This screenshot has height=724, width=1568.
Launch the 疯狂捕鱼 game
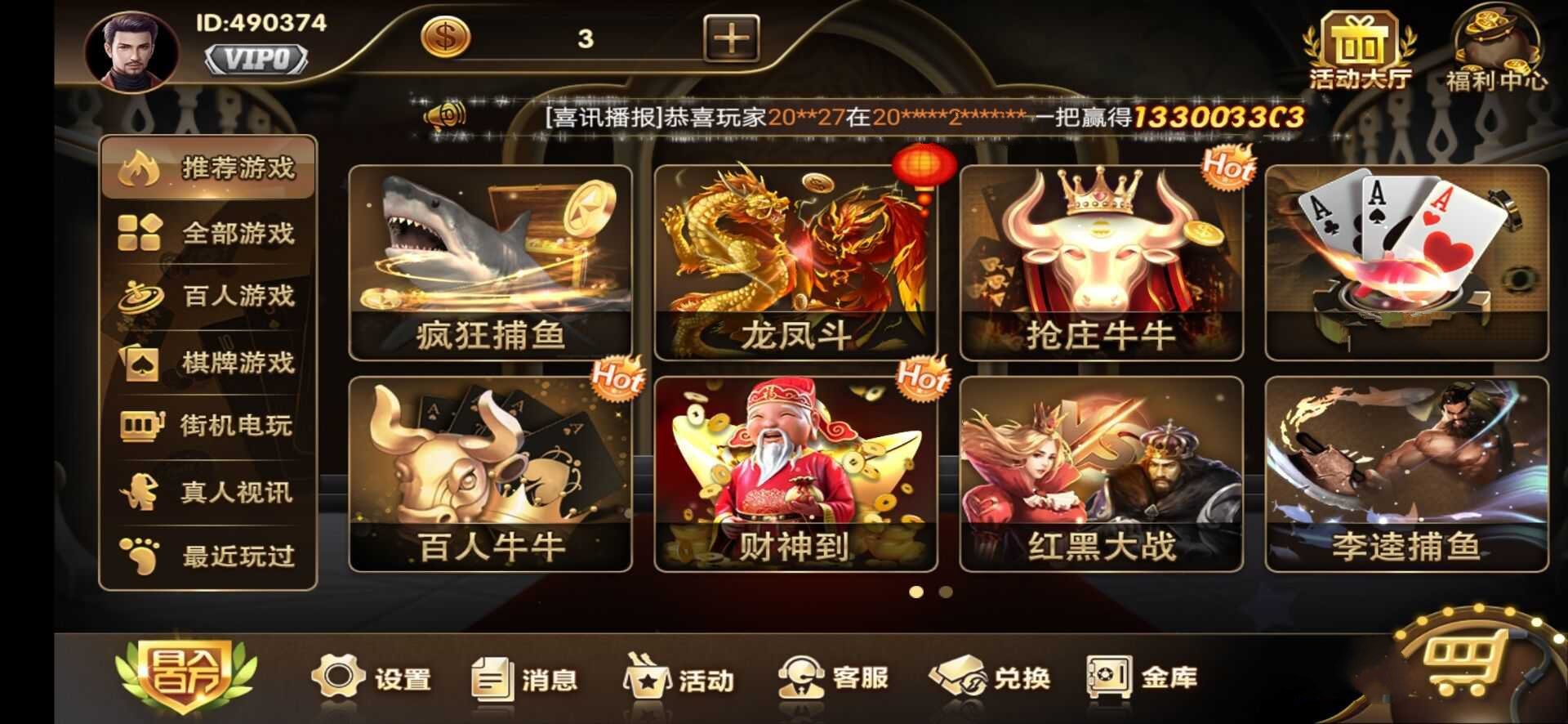point(490,261)
